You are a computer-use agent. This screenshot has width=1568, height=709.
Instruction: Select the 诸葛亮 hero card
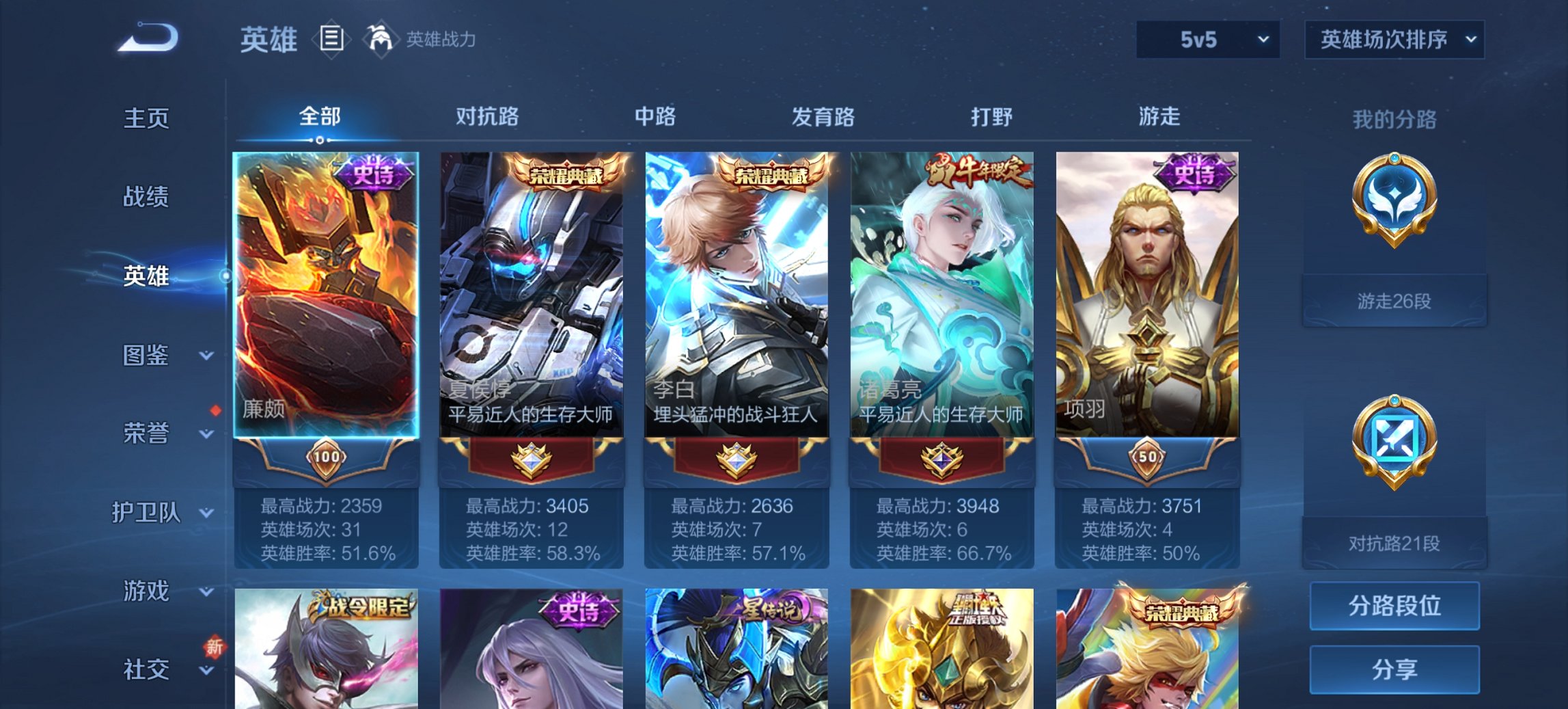coord(942,294)
